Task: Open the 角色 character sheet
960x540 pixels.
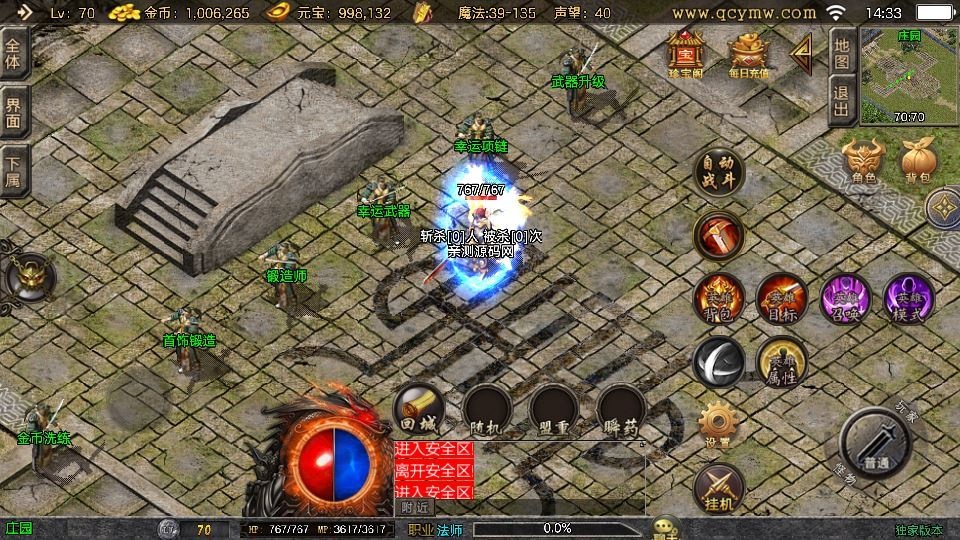Action: [863, 161]
